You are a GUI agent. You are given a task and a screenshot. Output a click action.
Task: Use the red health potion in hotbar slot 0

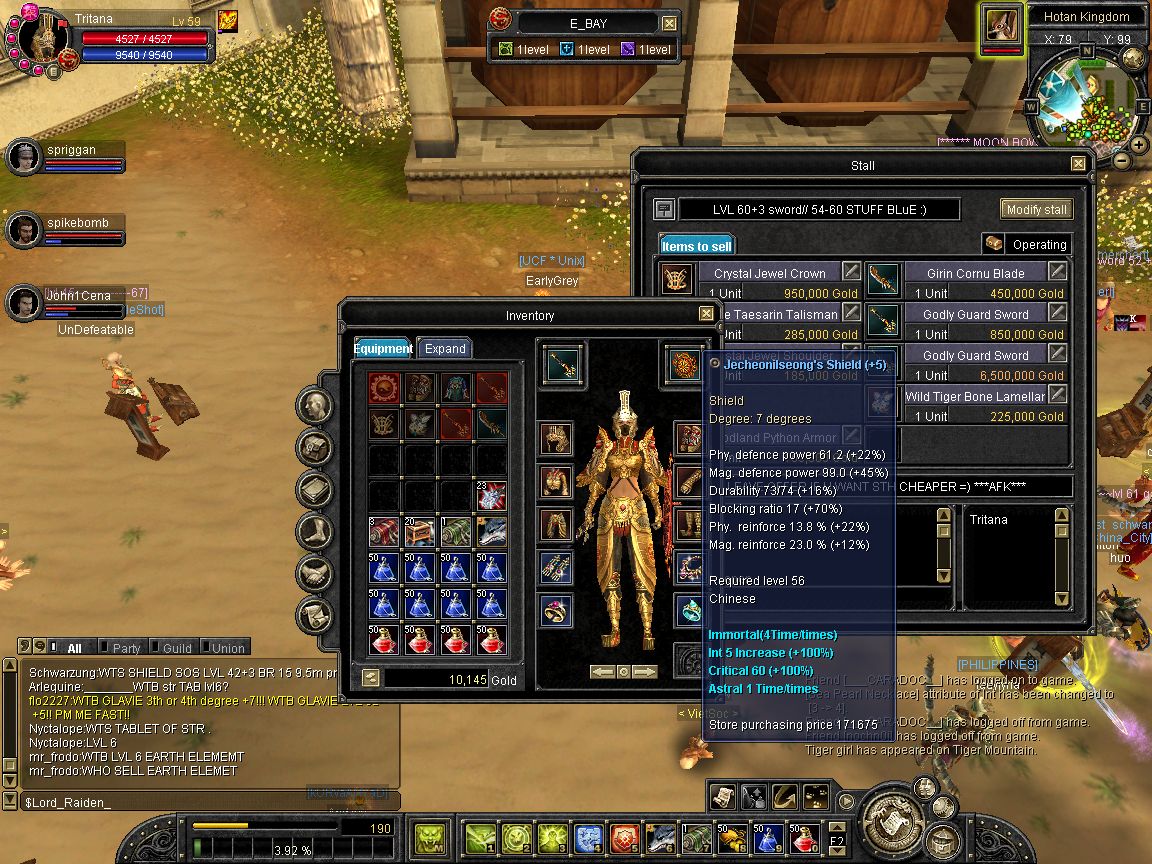point(803,836)
